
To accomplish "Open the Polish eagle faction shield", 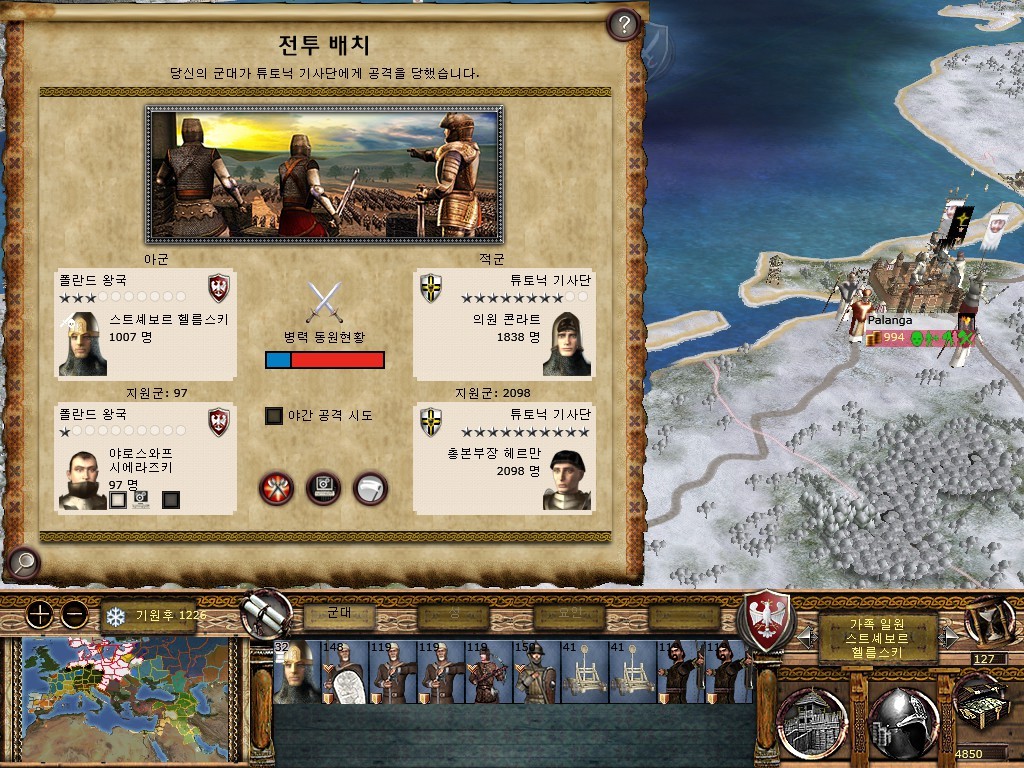I will pyautogui.click(x=765, y=620).
